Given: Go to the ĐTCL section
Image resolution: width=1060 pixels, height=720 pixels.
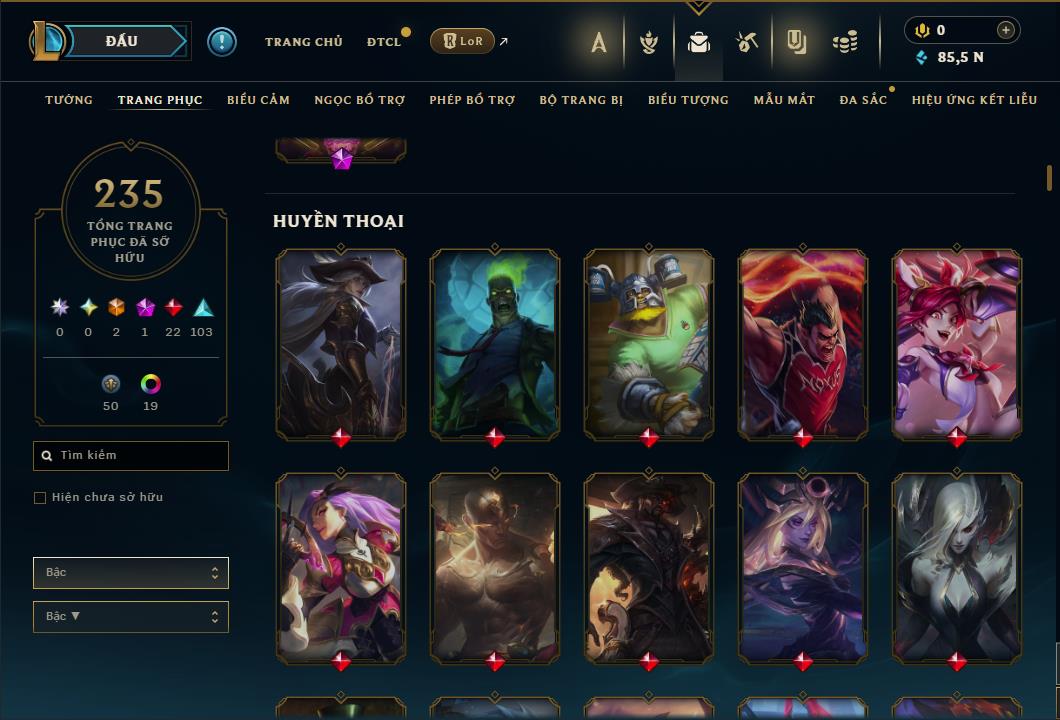Looking at the screenshot, I should (x=384, y=42).
